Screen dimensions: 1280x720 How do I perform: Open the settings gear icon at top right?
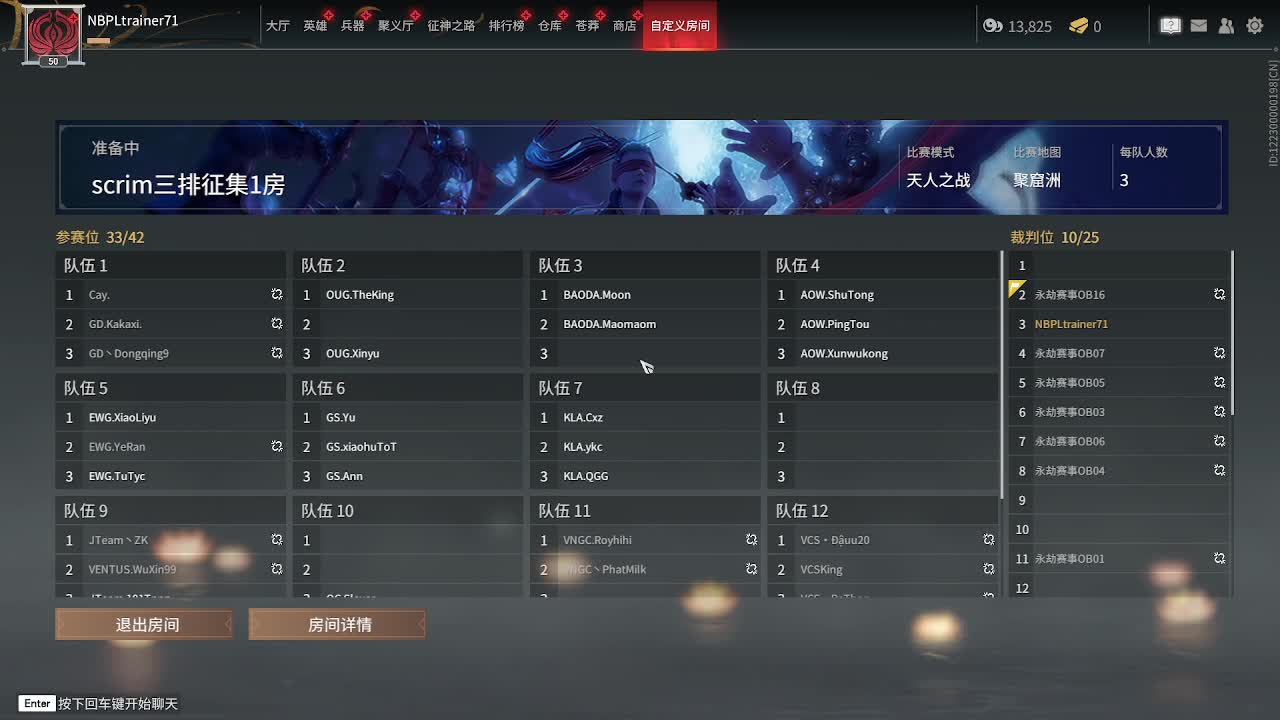tap(1254, 25)
